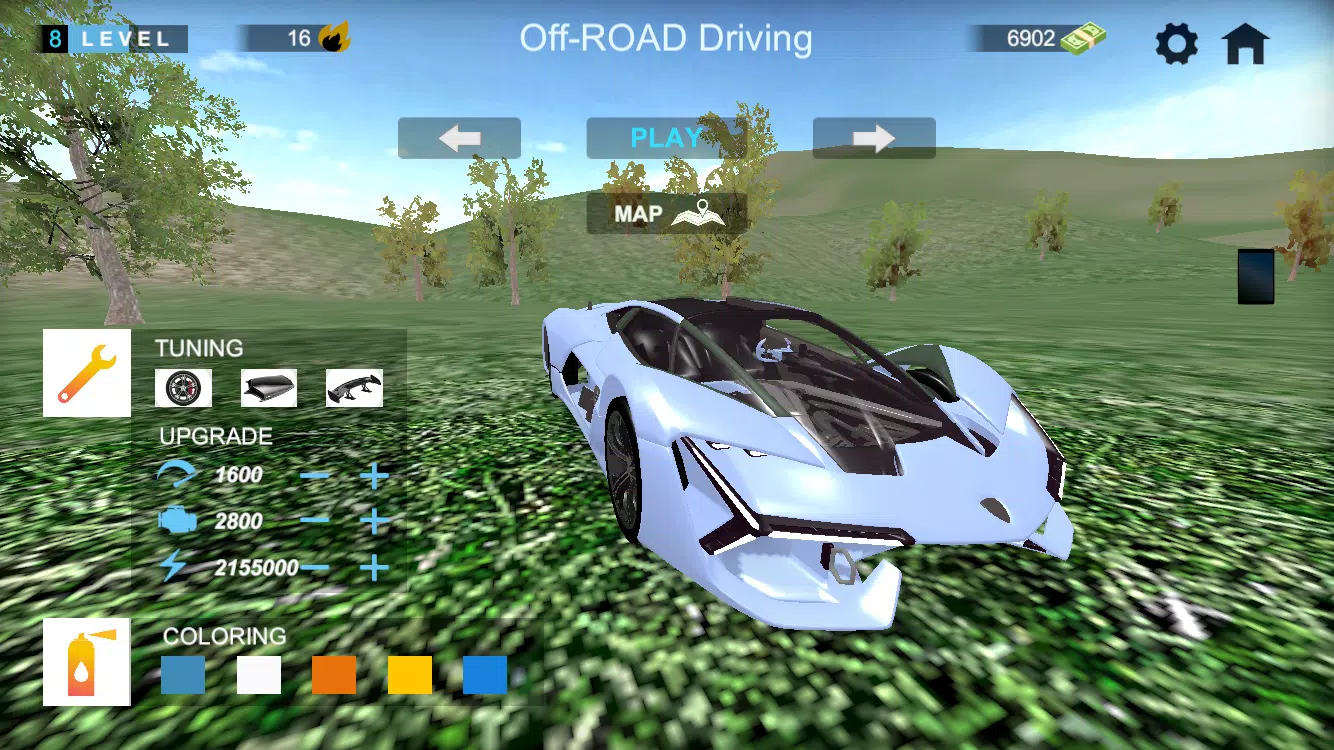The height and width of the screenshot is (750, 1334).
Task: Switch to the previous car with left arrow
Action: (459, 138)
